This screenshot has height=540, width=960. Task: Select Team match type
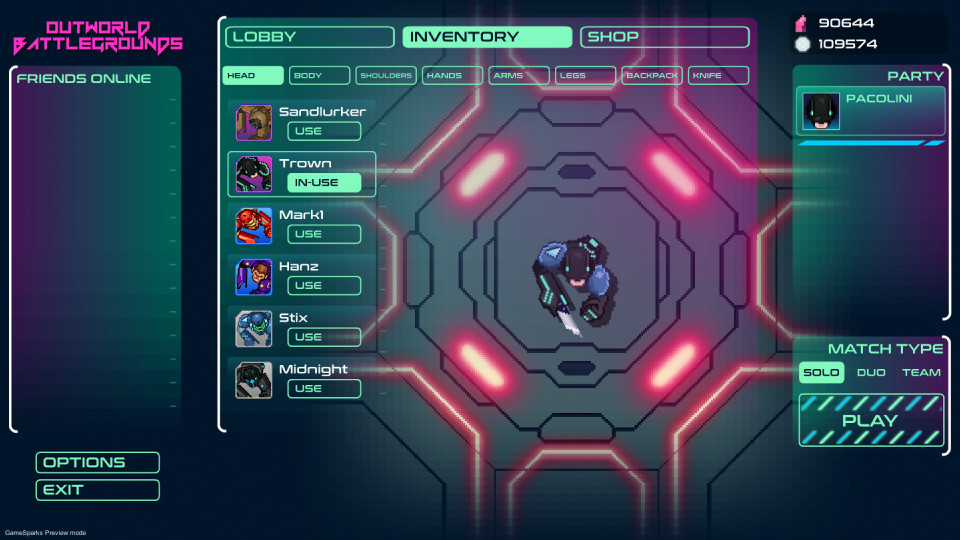click(921, 373)
